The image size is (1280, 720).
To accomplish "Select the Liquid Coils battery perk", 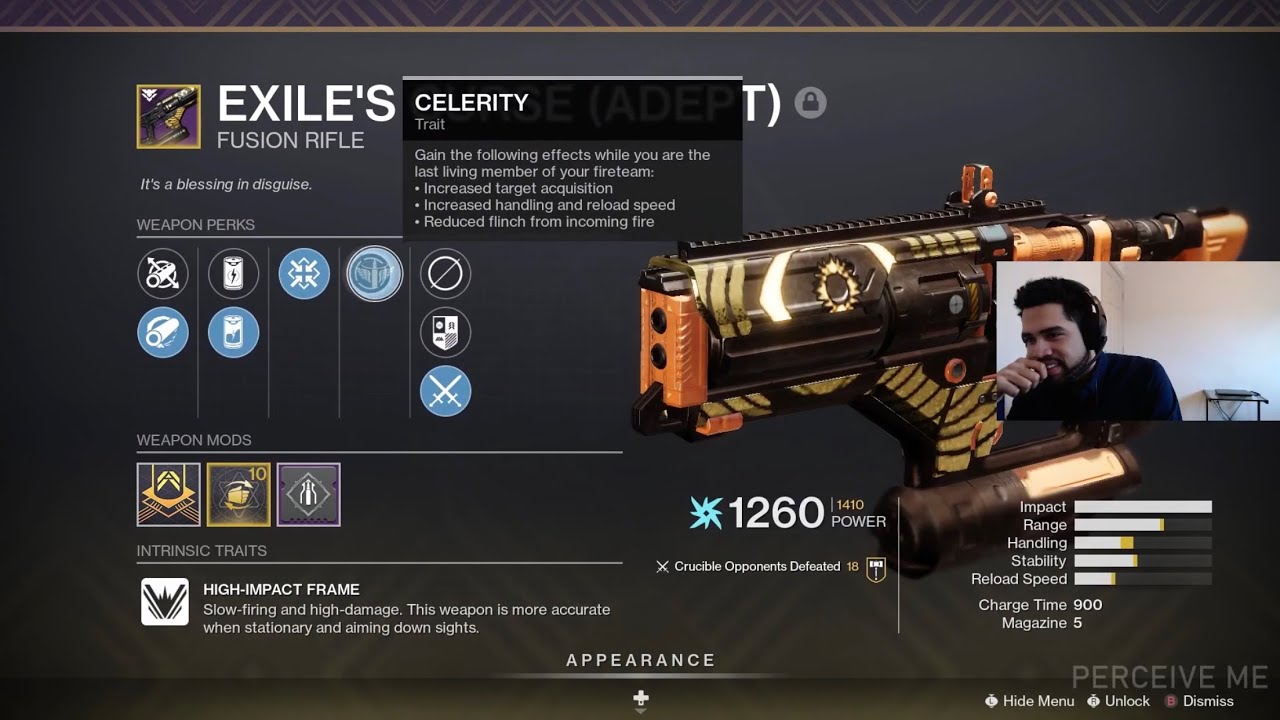I will coord(233,332).
